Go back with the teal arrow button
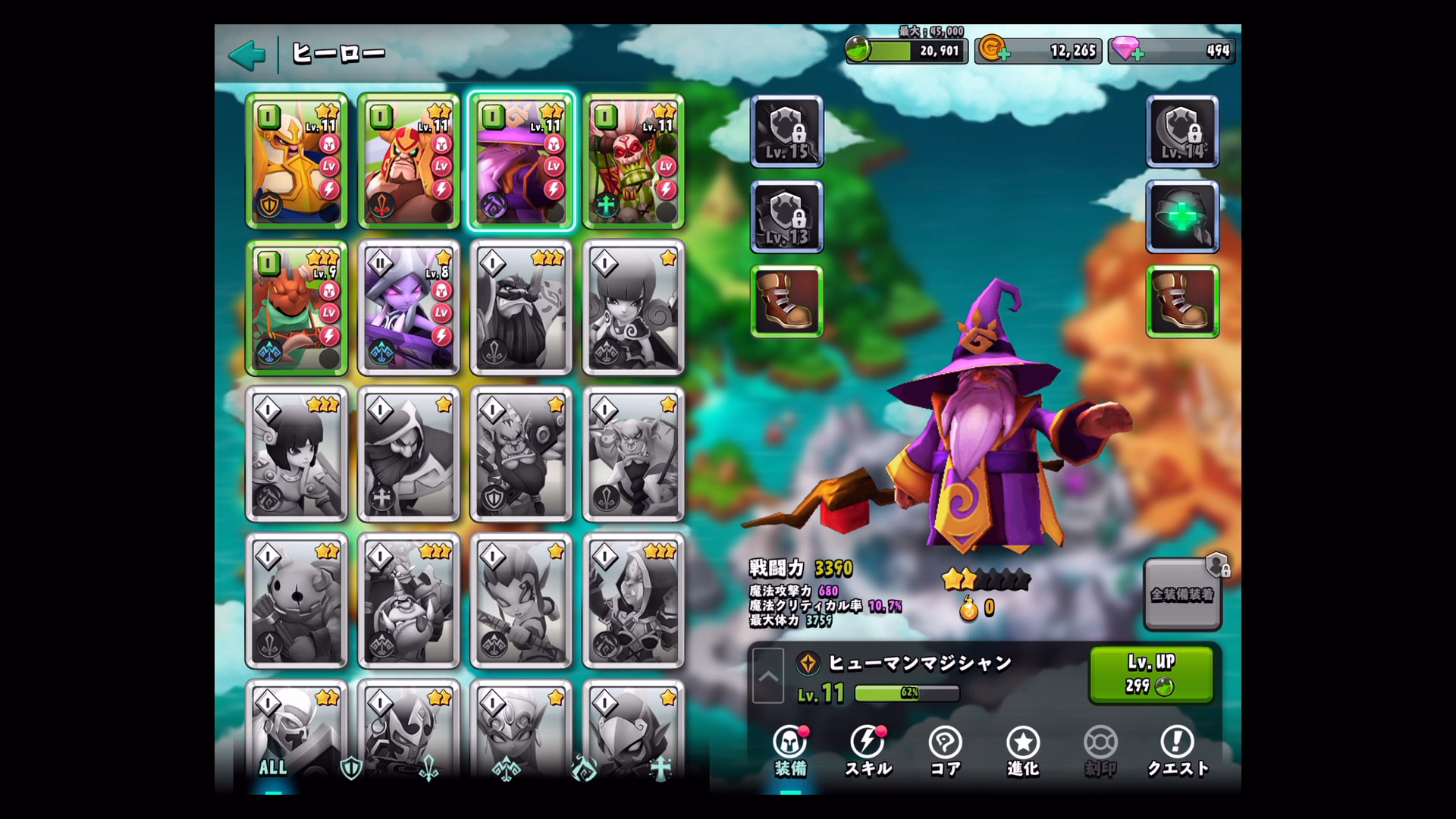Screen dimensions: 1456x819 247,55
